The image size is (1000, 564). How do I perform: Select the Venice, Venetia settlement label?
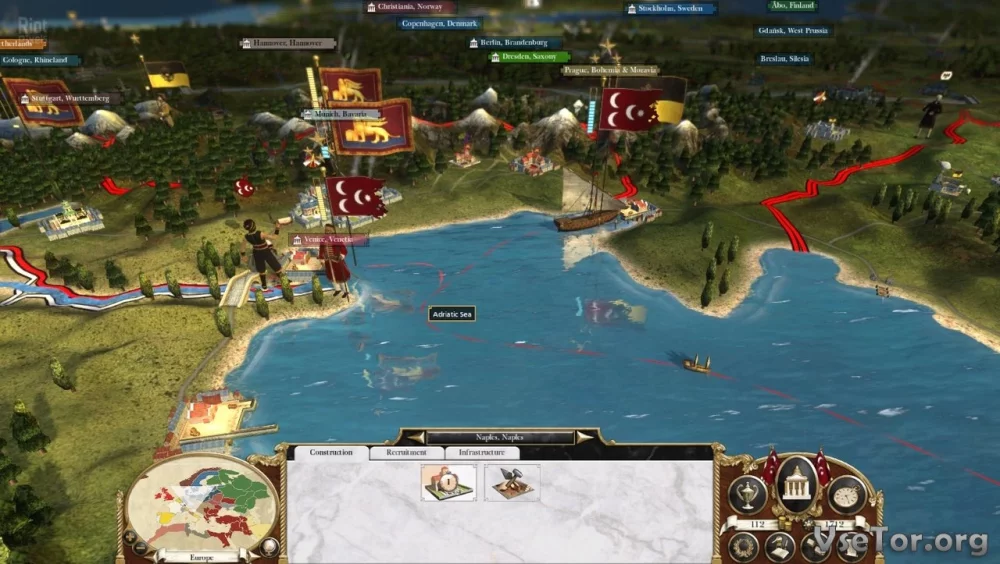(x=329, y=240)
